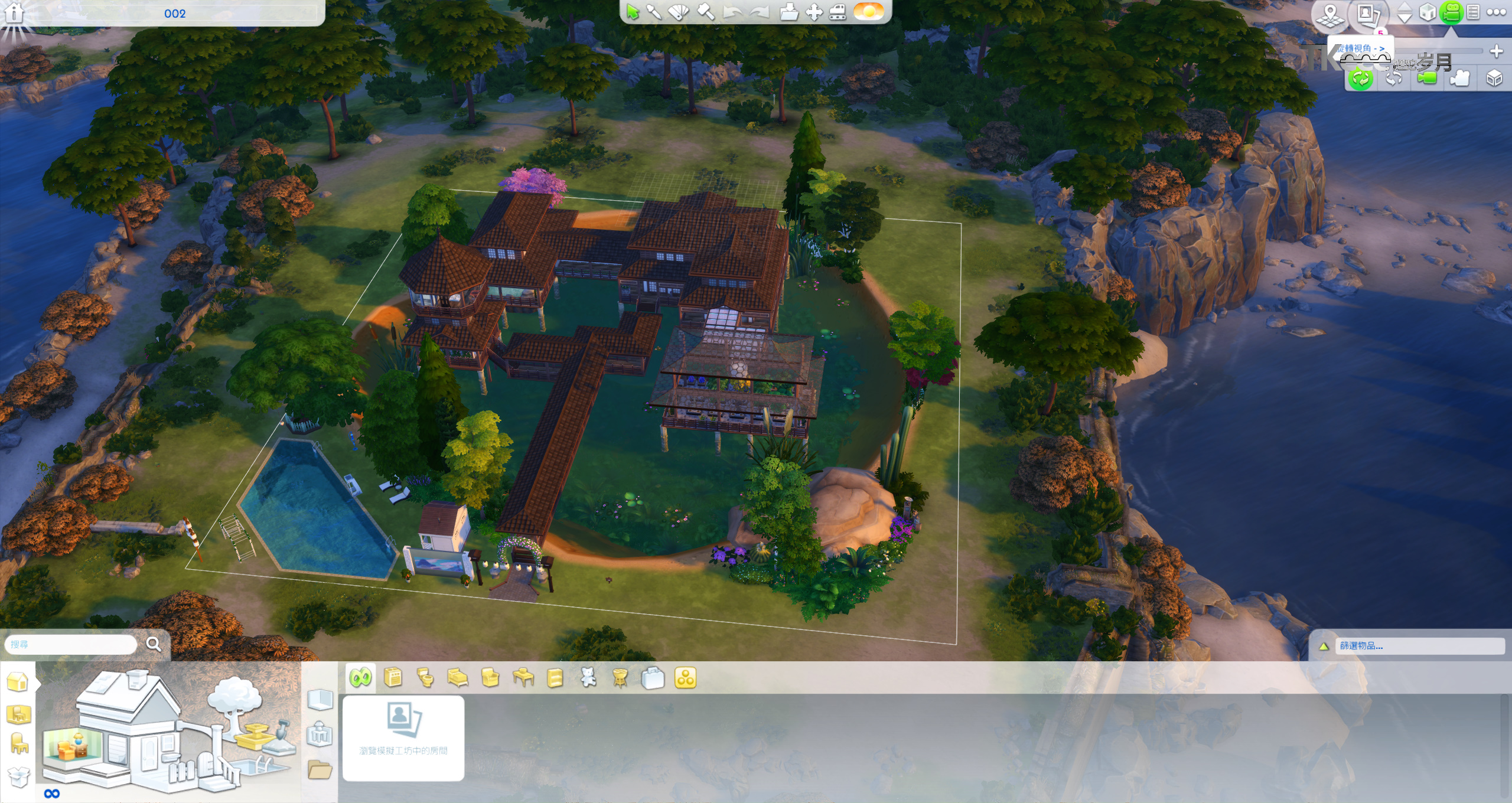Choose the design swatch tool

[679, 12]
